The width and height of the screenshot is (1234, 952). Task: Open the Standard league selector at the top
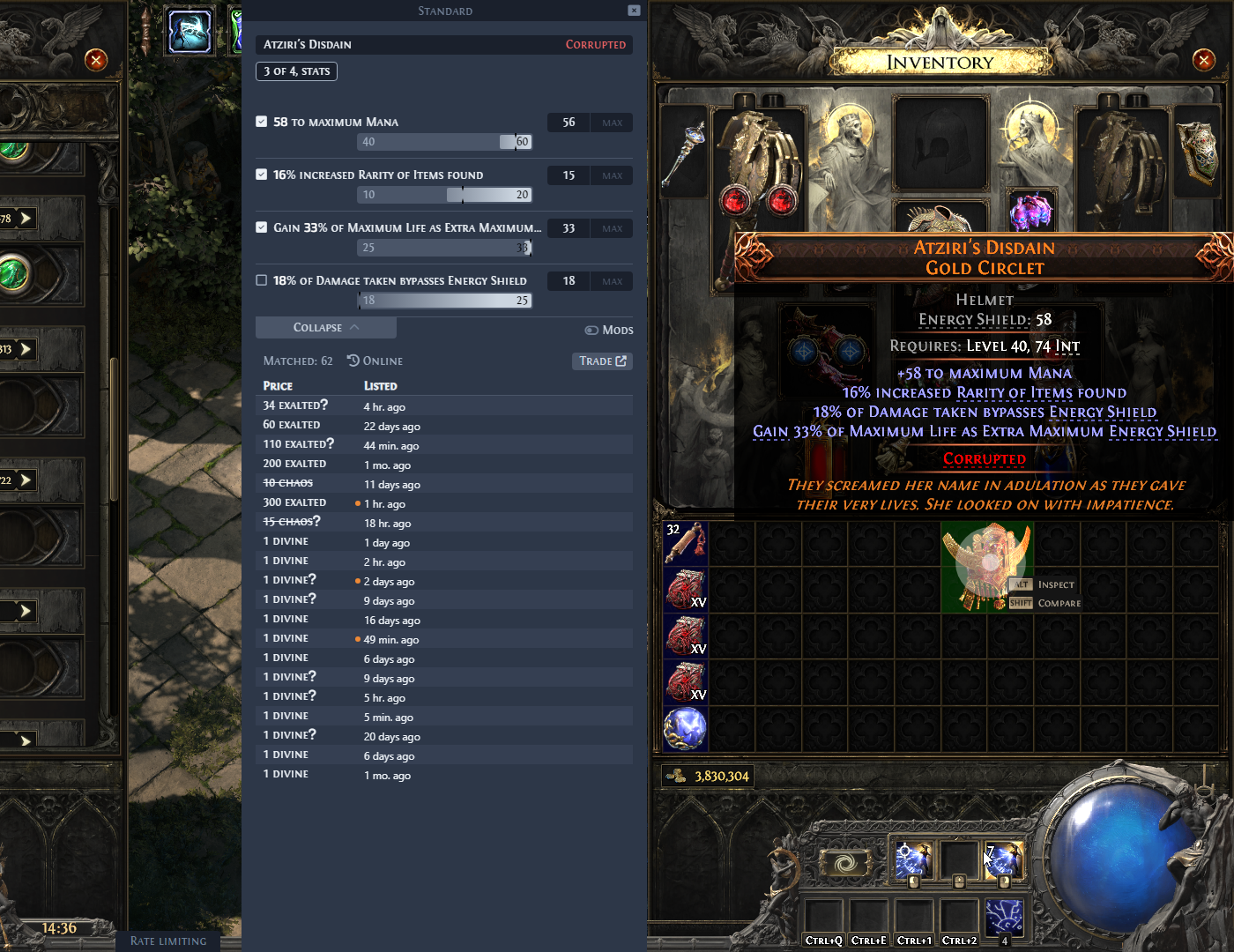445,11
